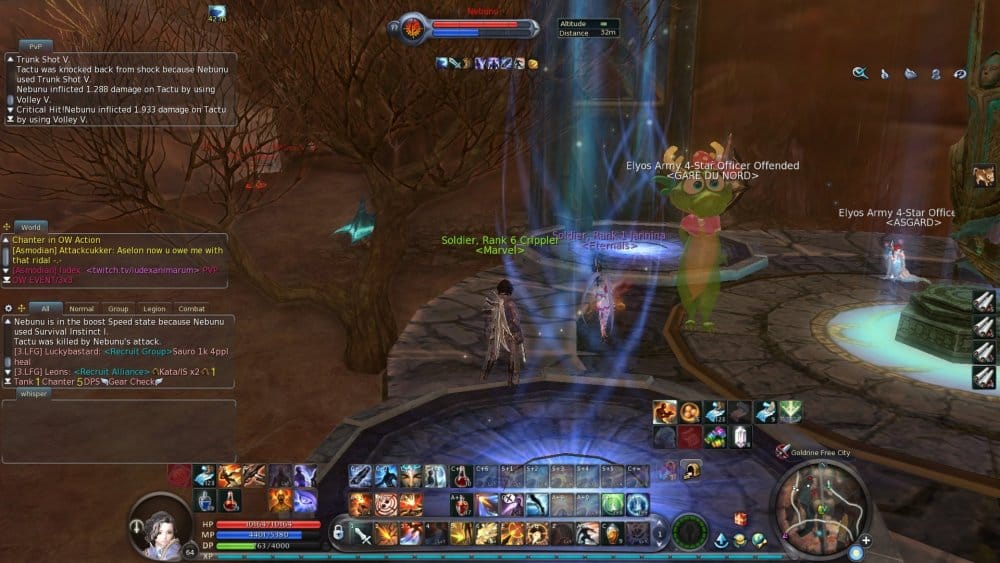1000x563 pixels.
Task: Use the blue mana potion above the HP bar
Action: (205, 500)
